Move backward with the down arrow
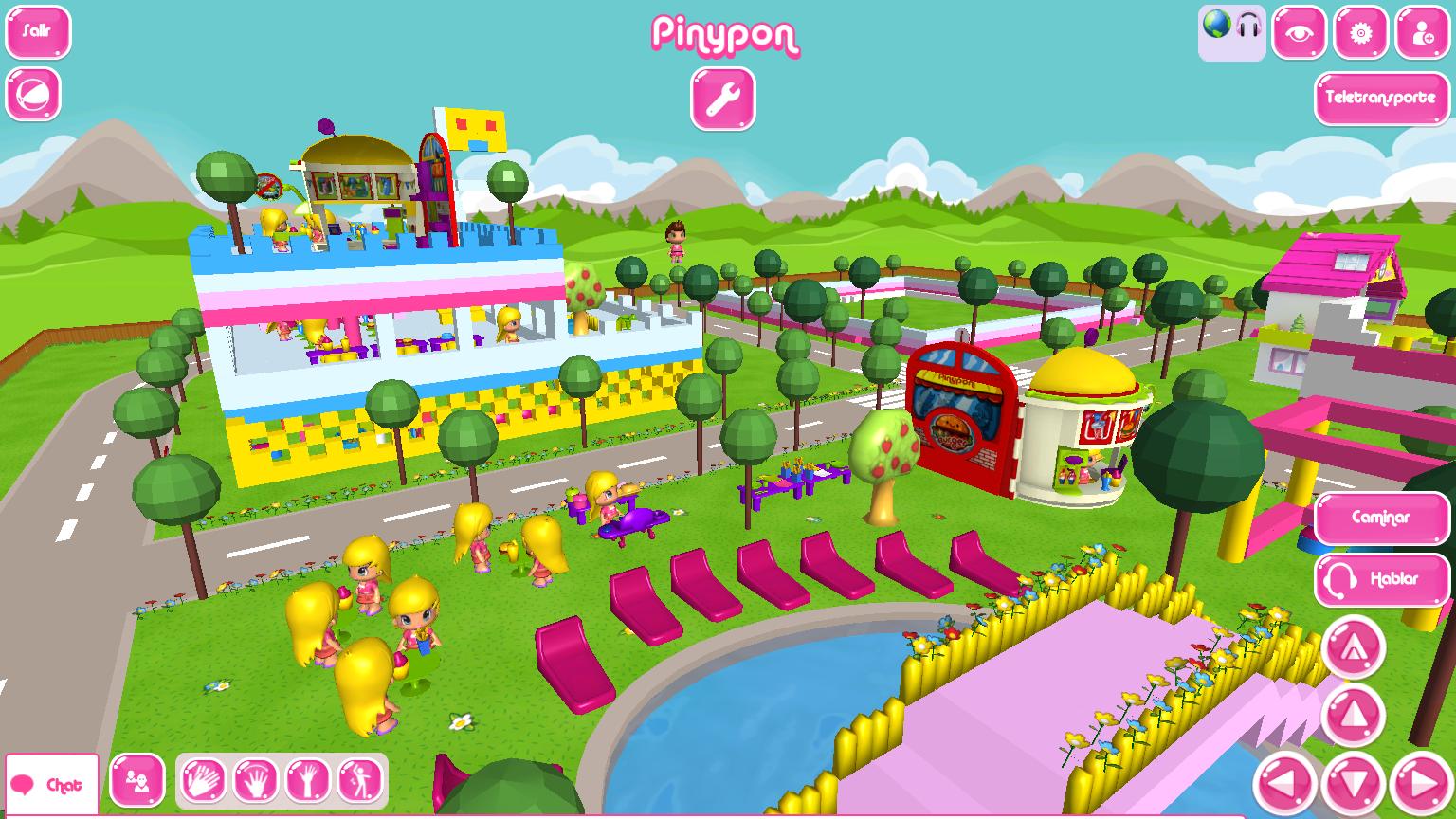Viewport: 1456px width, 819px height. pyautogui.click(x=1354, y=785)
